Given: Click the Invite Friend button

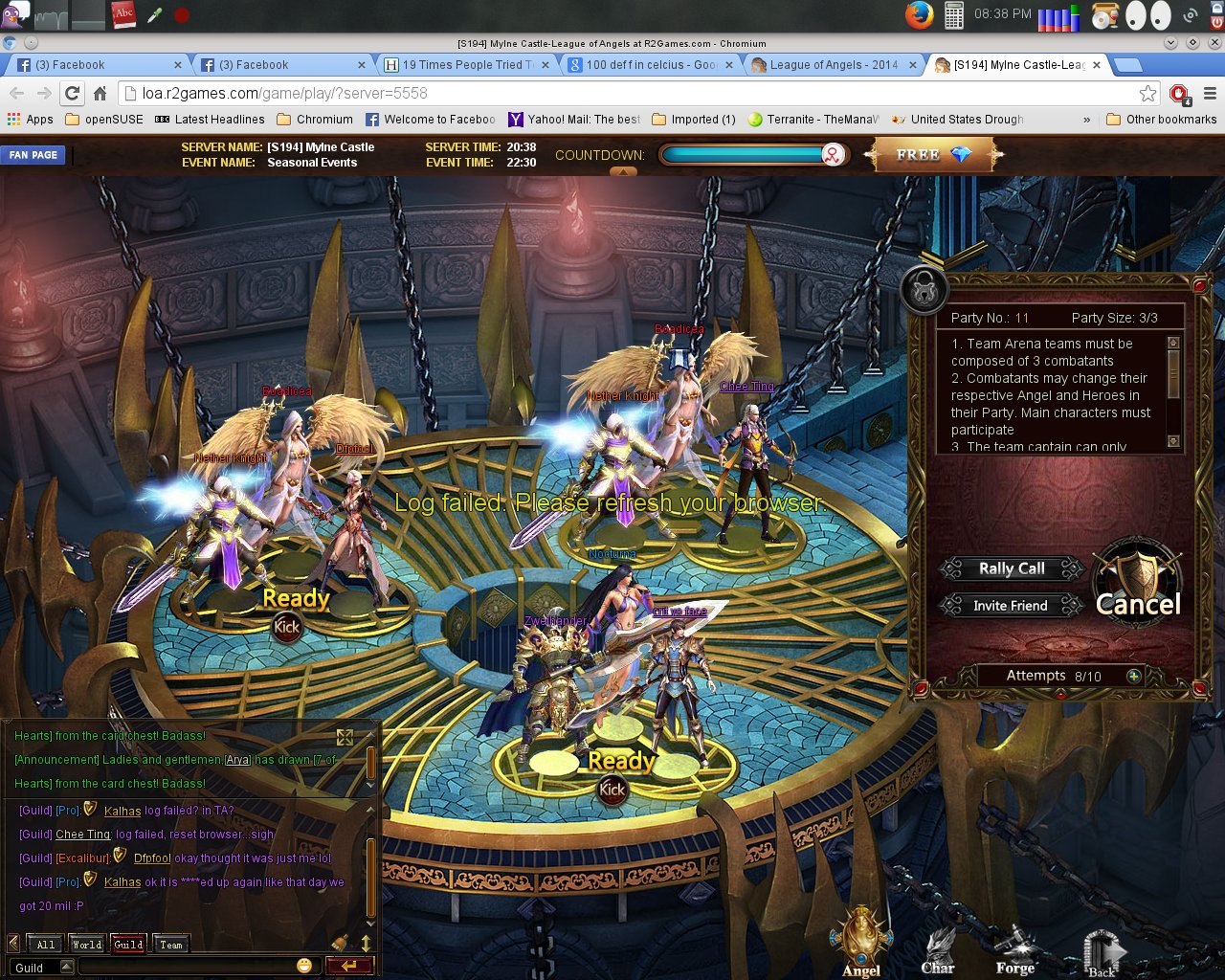Looking at the screenshot, I should pos(1010,606).
